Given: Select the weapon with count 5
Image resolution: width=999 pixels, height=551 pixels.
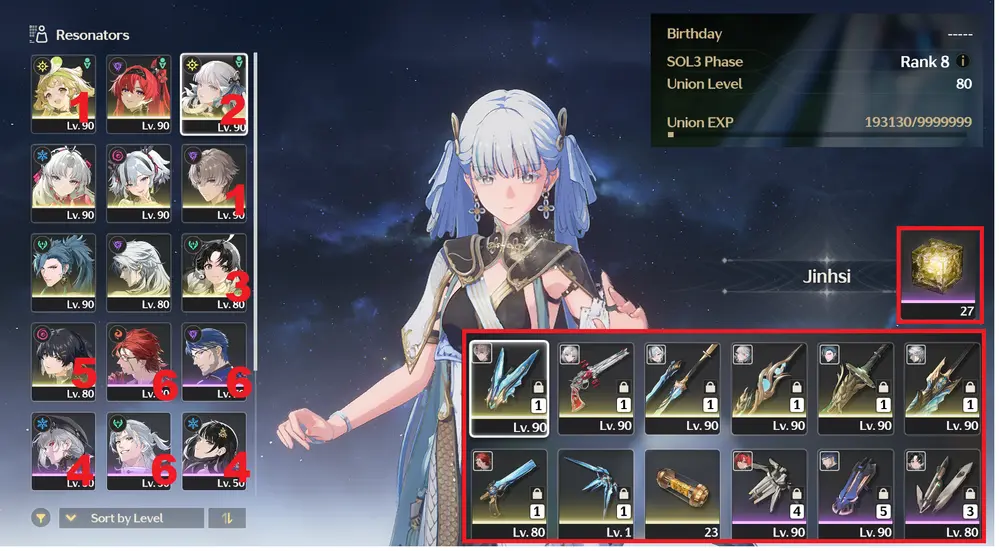Looking at the screenshot, I should (855, 494).
